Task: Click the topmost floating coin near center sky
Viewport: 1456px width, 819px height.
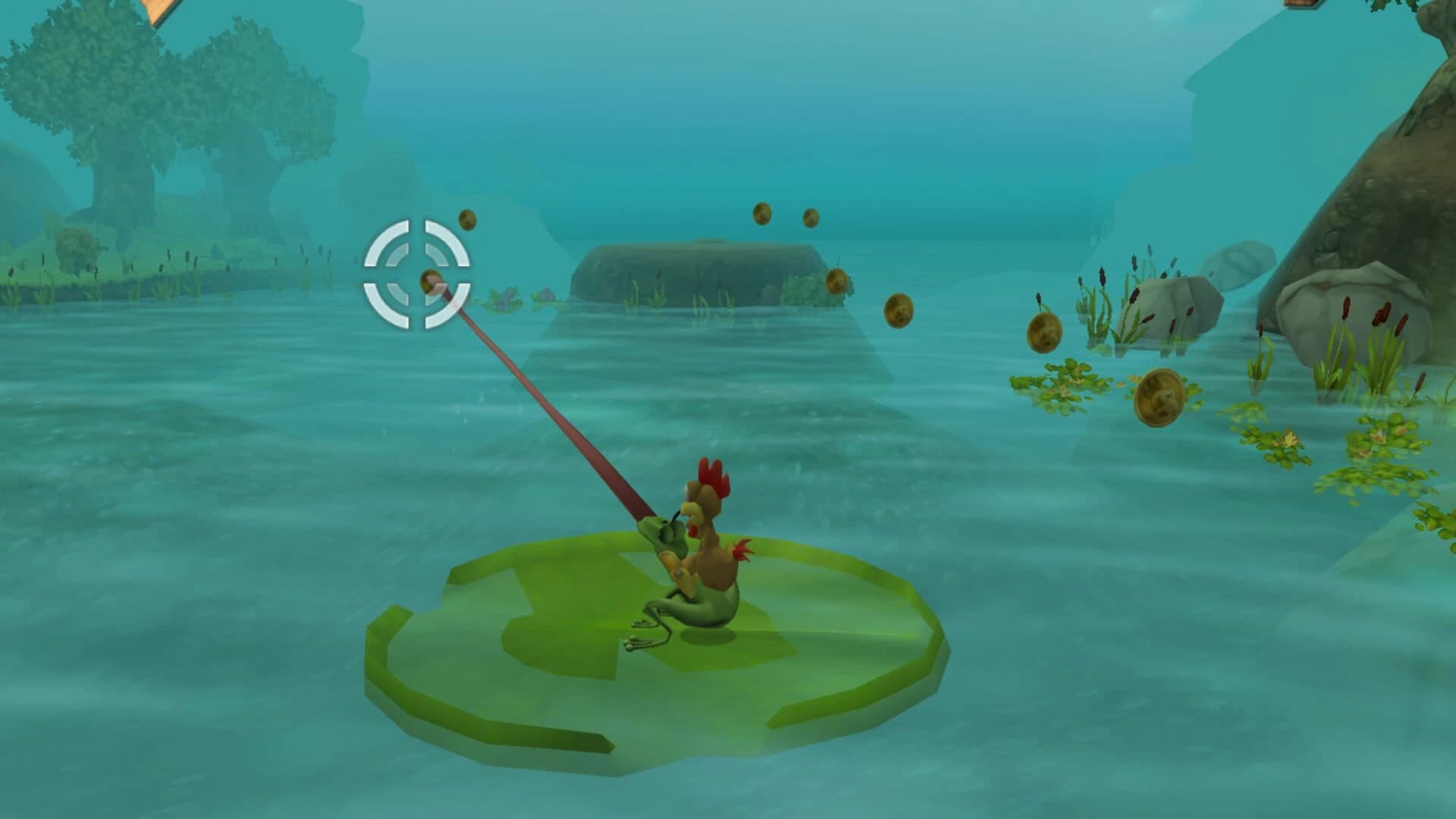Action: coord(762,215)
